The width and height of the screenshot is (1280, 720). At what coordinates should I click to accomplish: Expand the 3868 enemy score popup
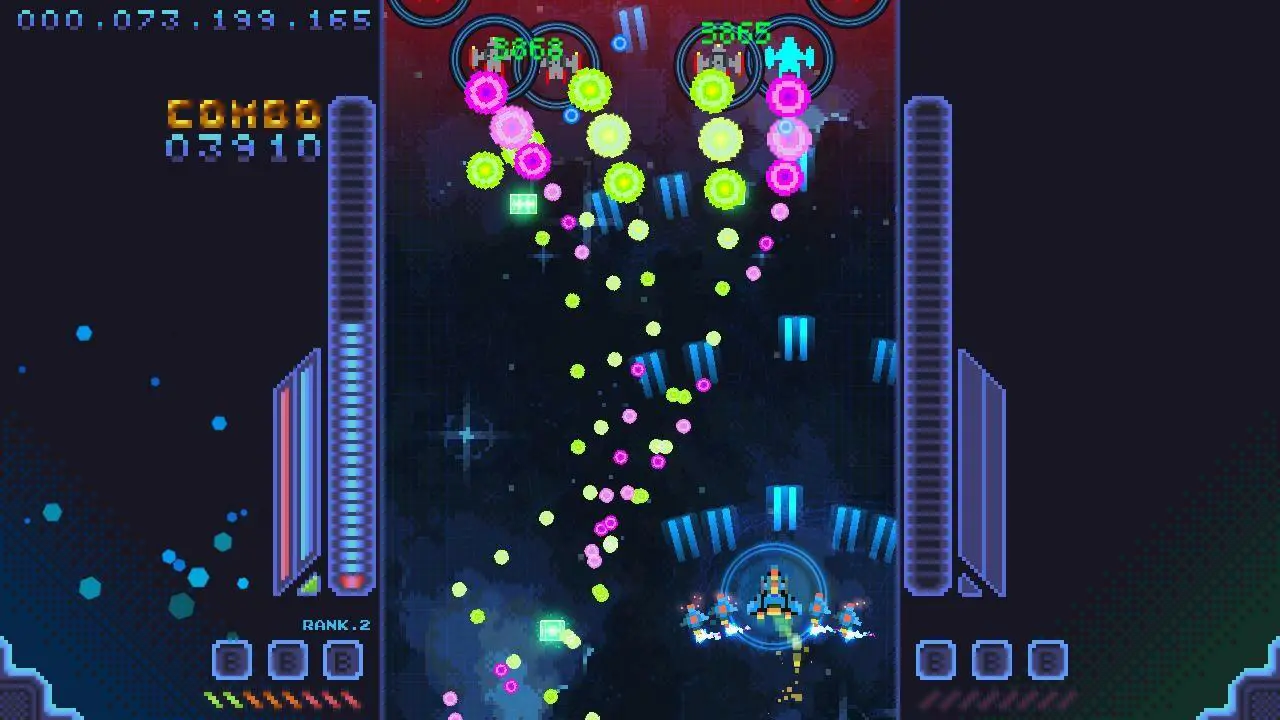527,45
